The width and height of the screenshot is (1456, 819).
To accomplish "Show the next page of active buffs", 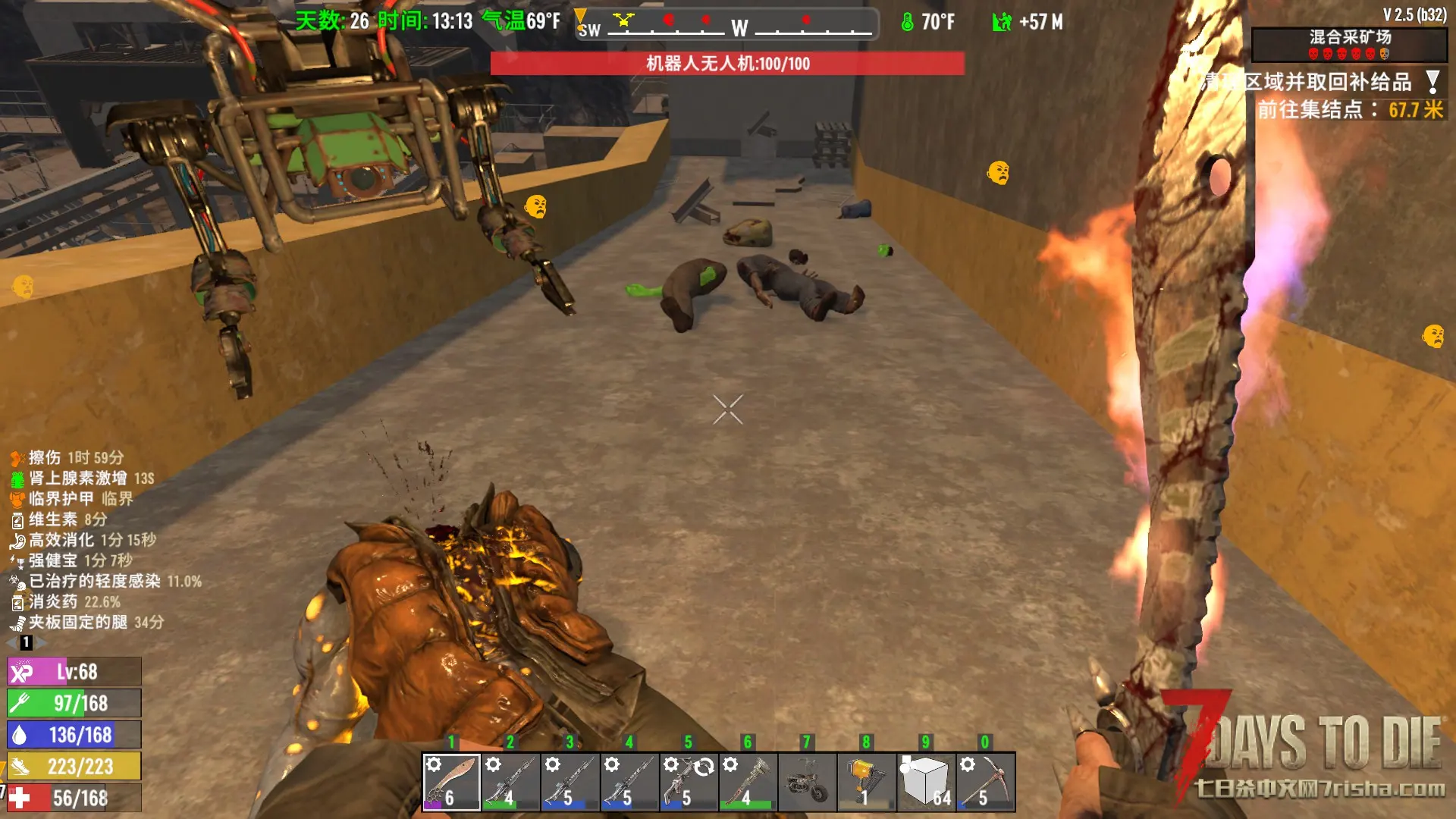I will coord(42,642).
